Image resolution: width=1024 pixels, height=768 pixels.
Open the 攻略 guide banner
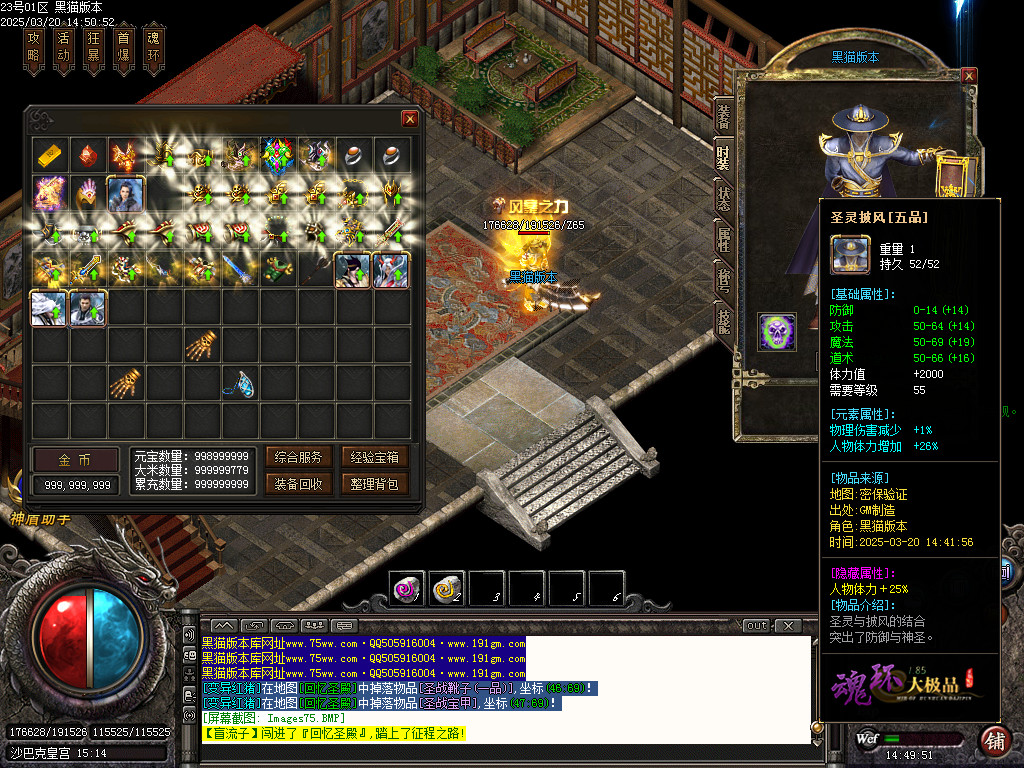tap(33, 48)
